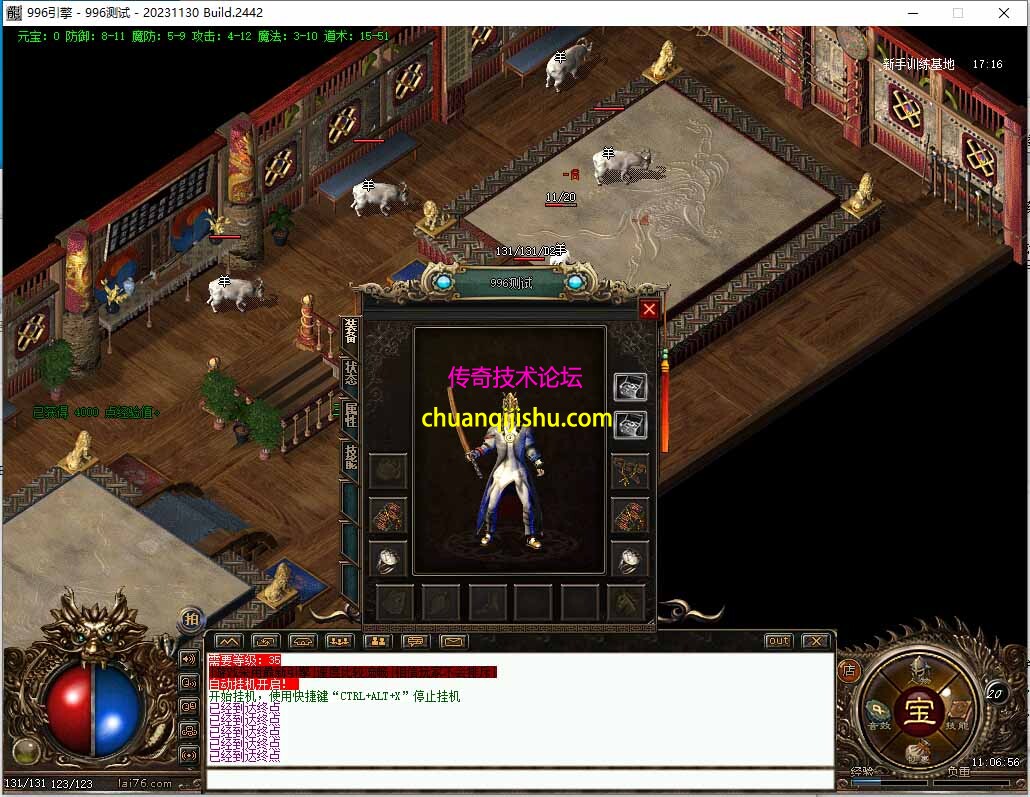The image size is (1030, 797).
Task: Close the 996测试 character panel
Action: tap(649, 310)
